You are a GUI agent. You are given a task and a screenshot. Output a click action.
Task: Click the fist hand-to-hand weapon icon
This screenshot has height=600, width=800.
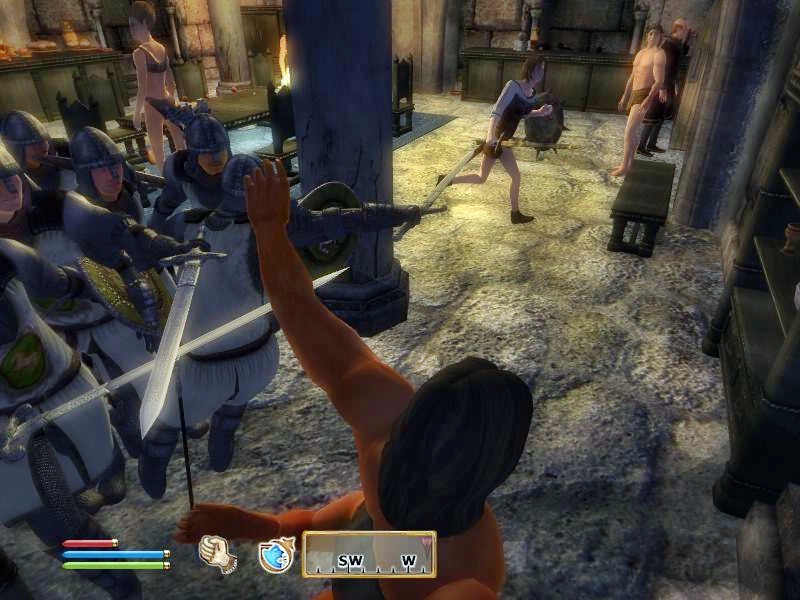(217, 553)
